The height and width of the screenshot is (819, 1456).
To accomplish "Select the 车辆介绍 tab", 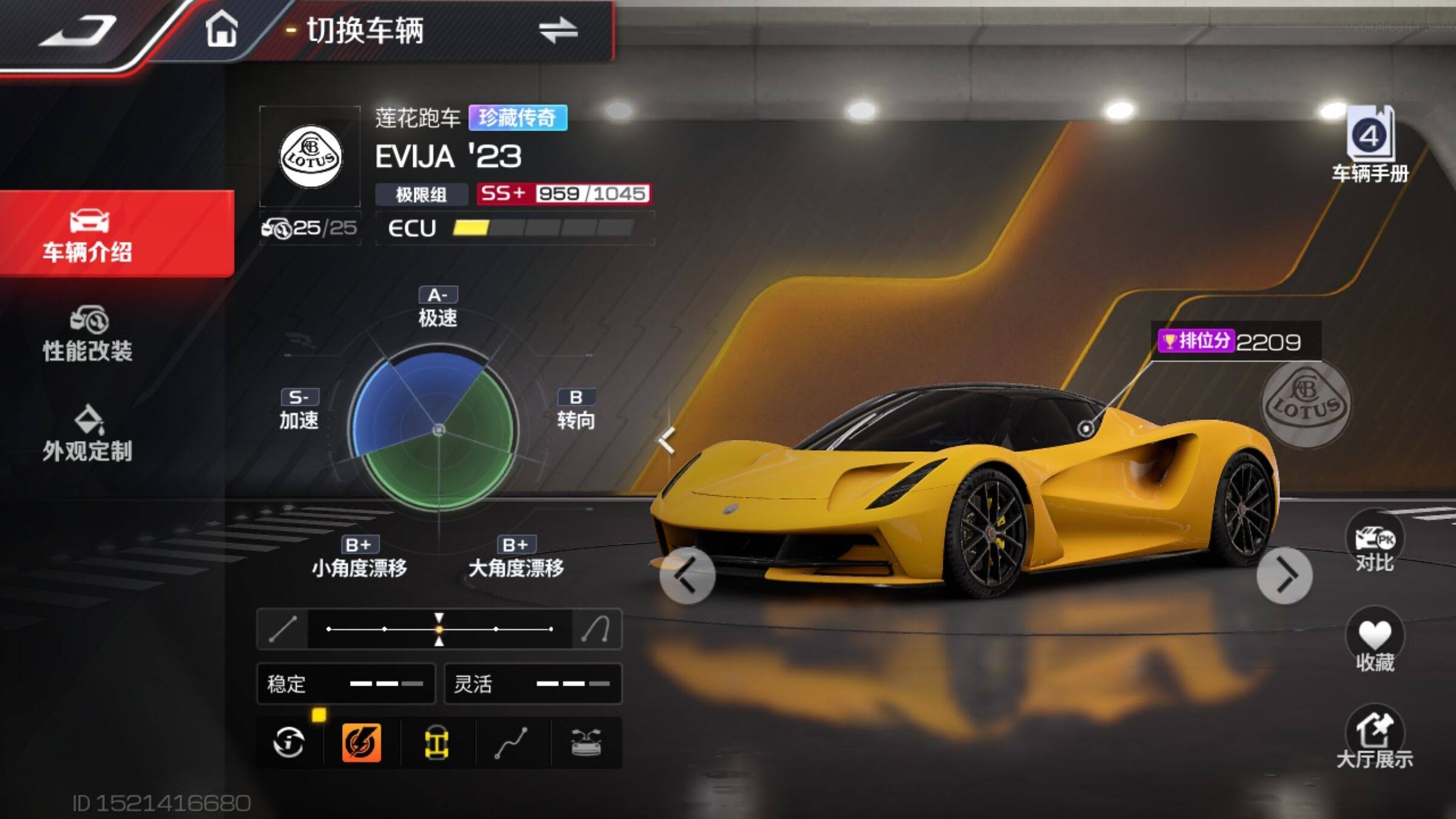I will (89, 235).
